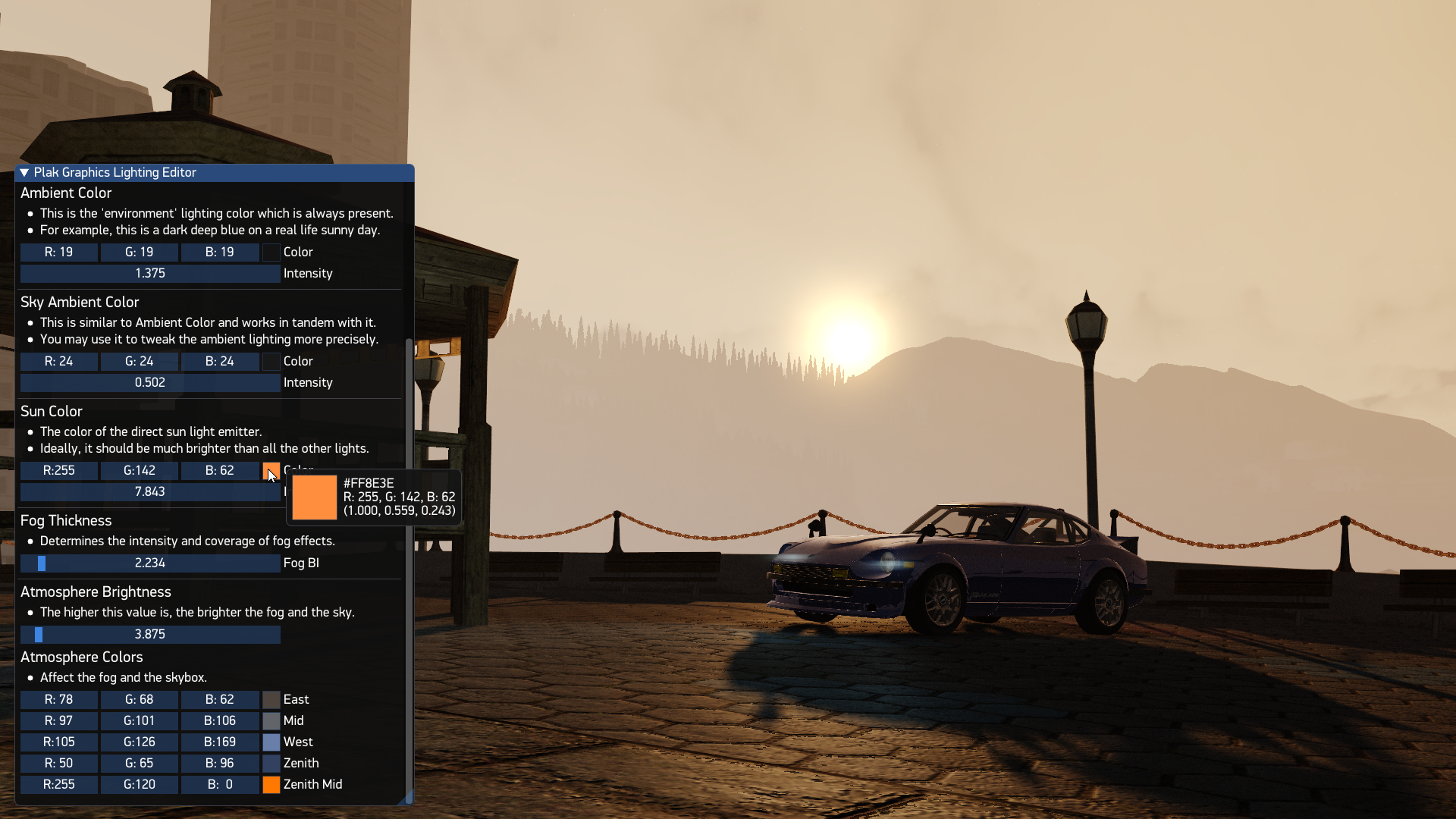Click the Ambient Color intensity slider
Image resolution: width=1456 pixels, height=819 pixels.
[150, 274]
